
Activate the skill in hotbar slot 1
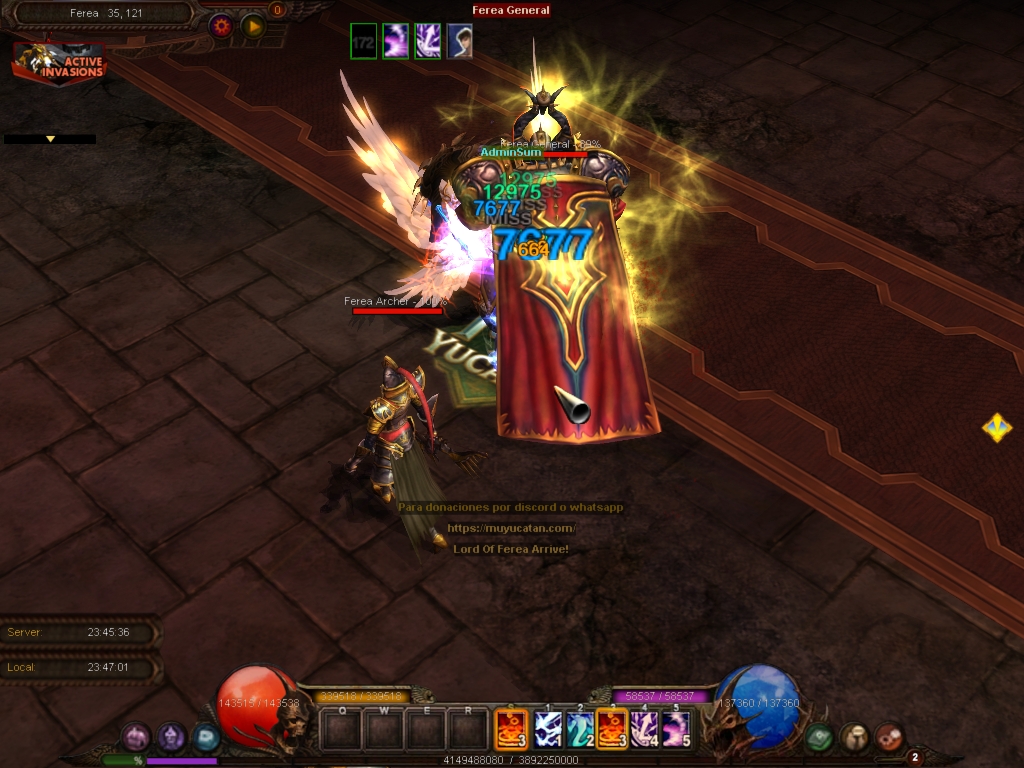(547, 730)
